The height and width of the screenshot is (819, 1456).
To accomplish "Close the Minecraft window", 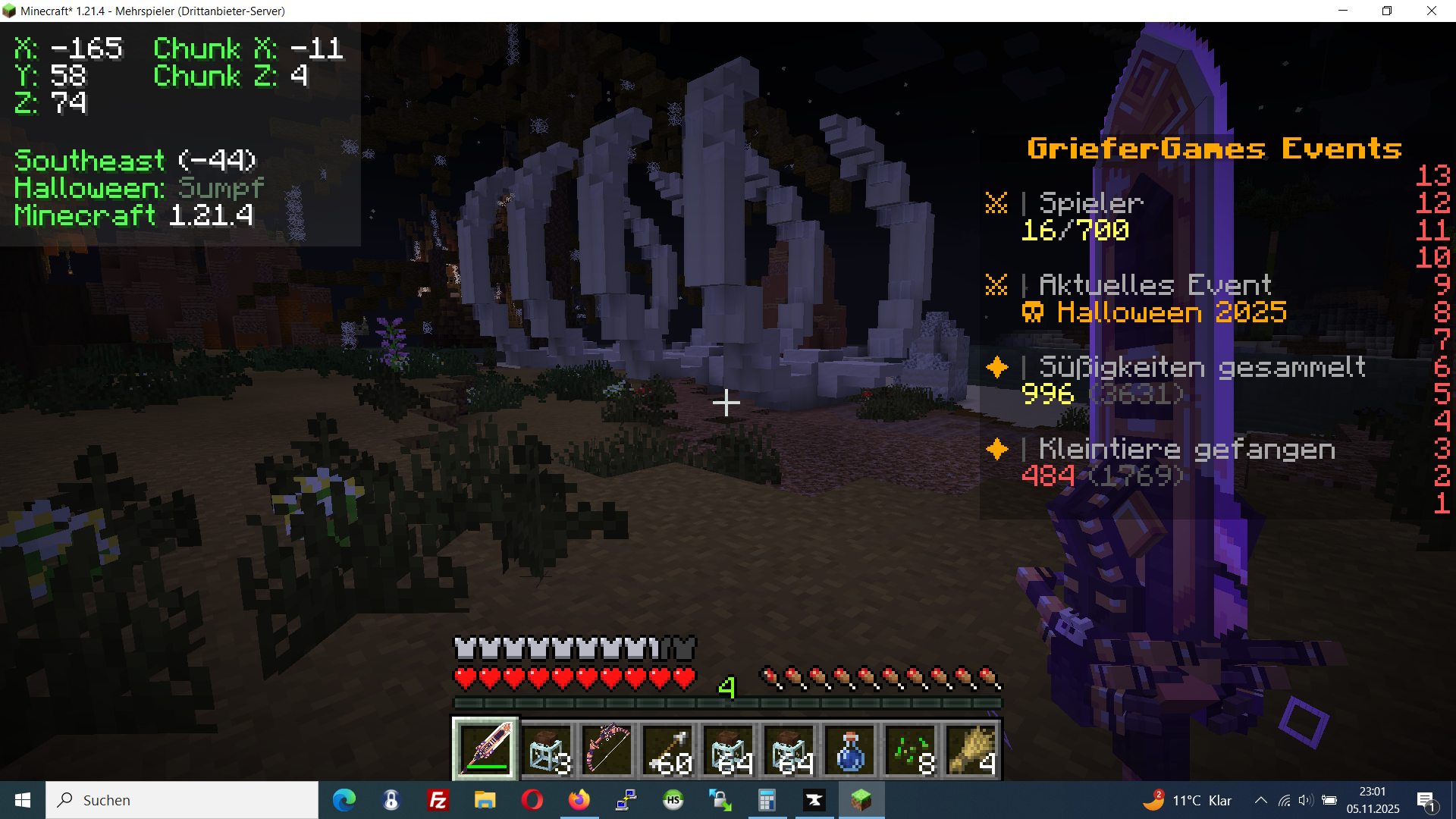I will [x=1432, y=11].
